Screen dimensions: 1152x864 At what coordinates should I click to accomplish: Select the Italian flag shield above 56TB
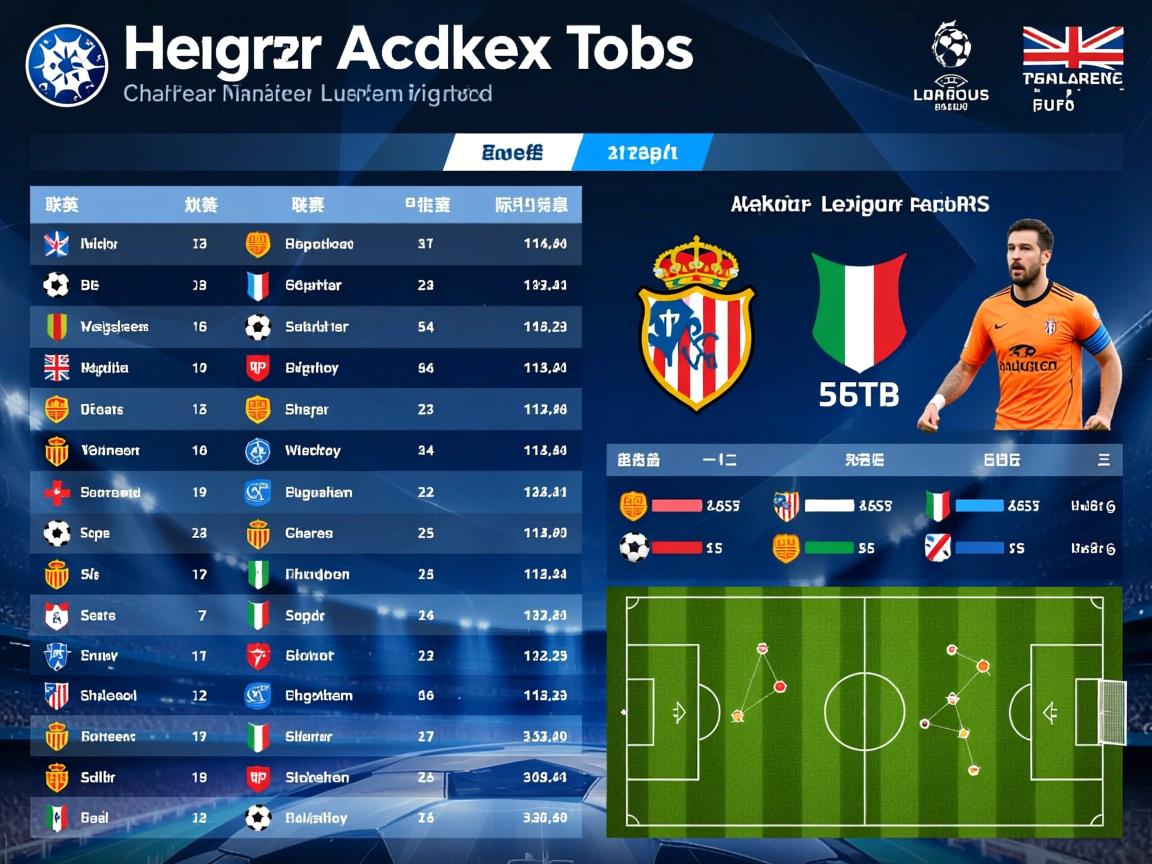tap(858, 311)
